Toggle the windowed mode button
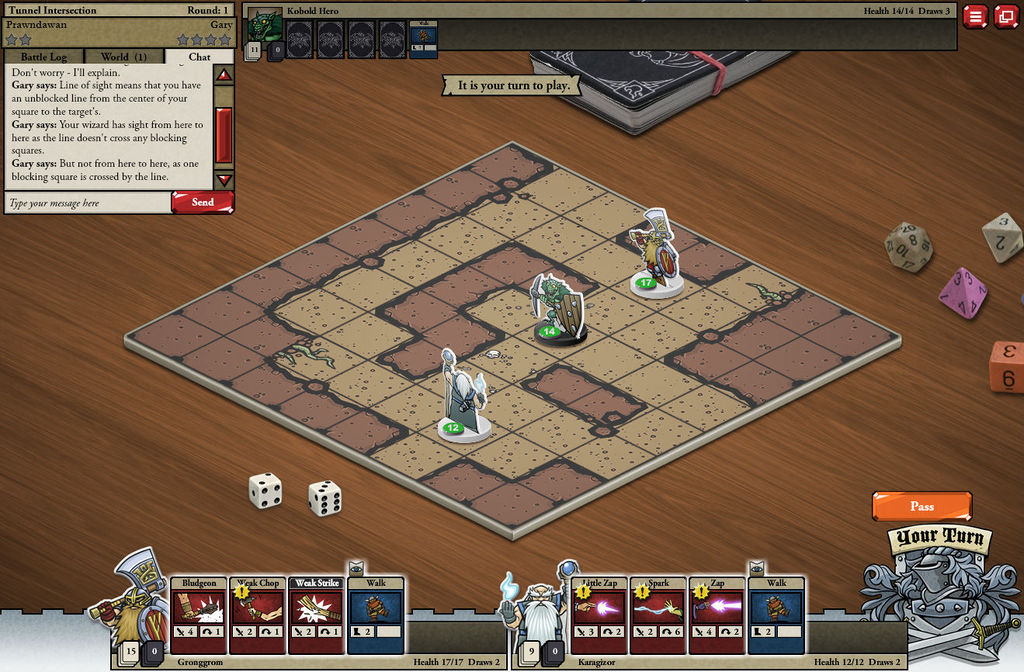The image size is (1024, 672). [1005, 16]
